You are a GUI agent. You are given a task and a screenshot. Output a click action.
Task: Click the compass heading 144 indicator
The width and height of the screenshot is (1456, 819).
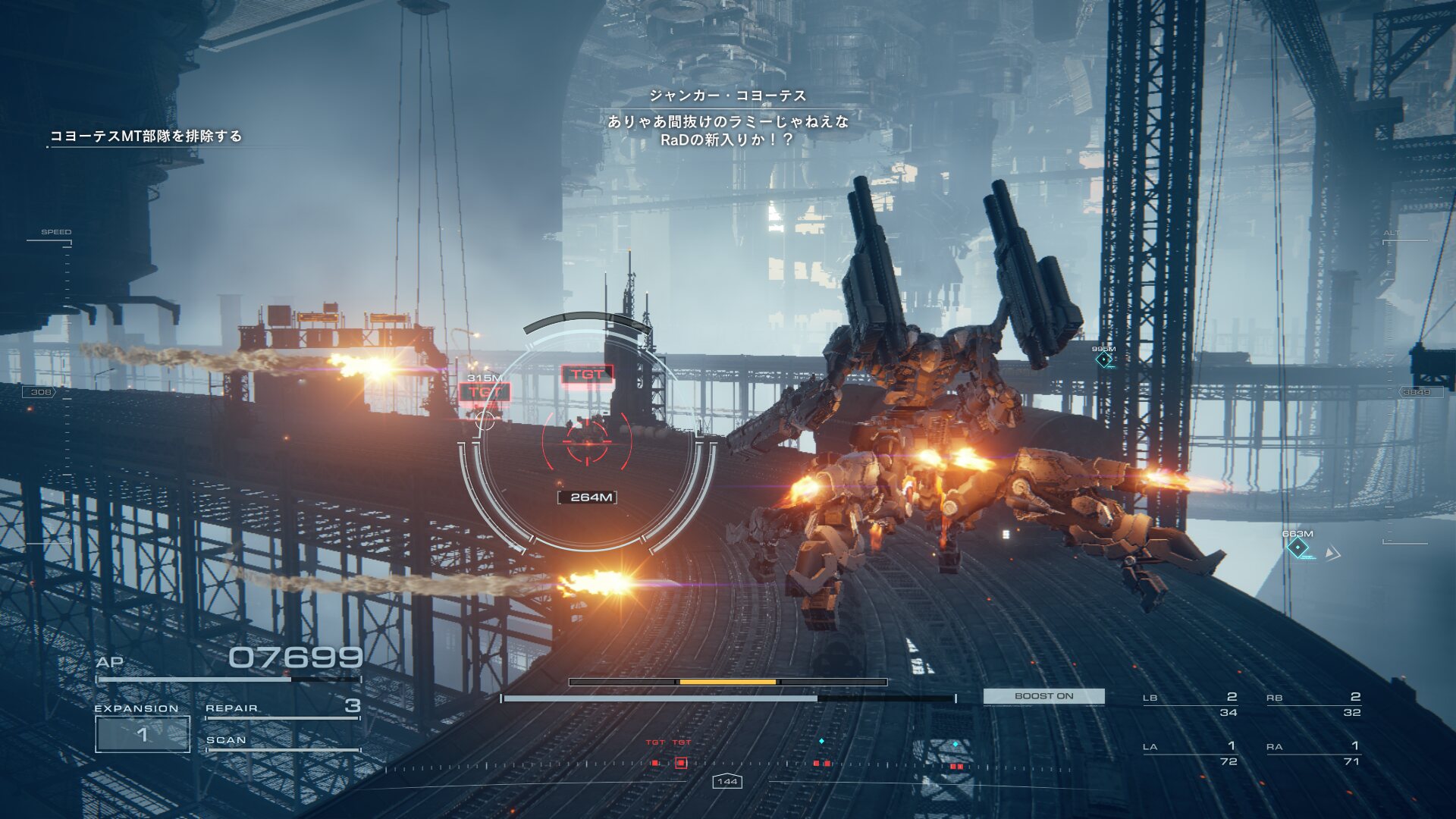(727, 781)
